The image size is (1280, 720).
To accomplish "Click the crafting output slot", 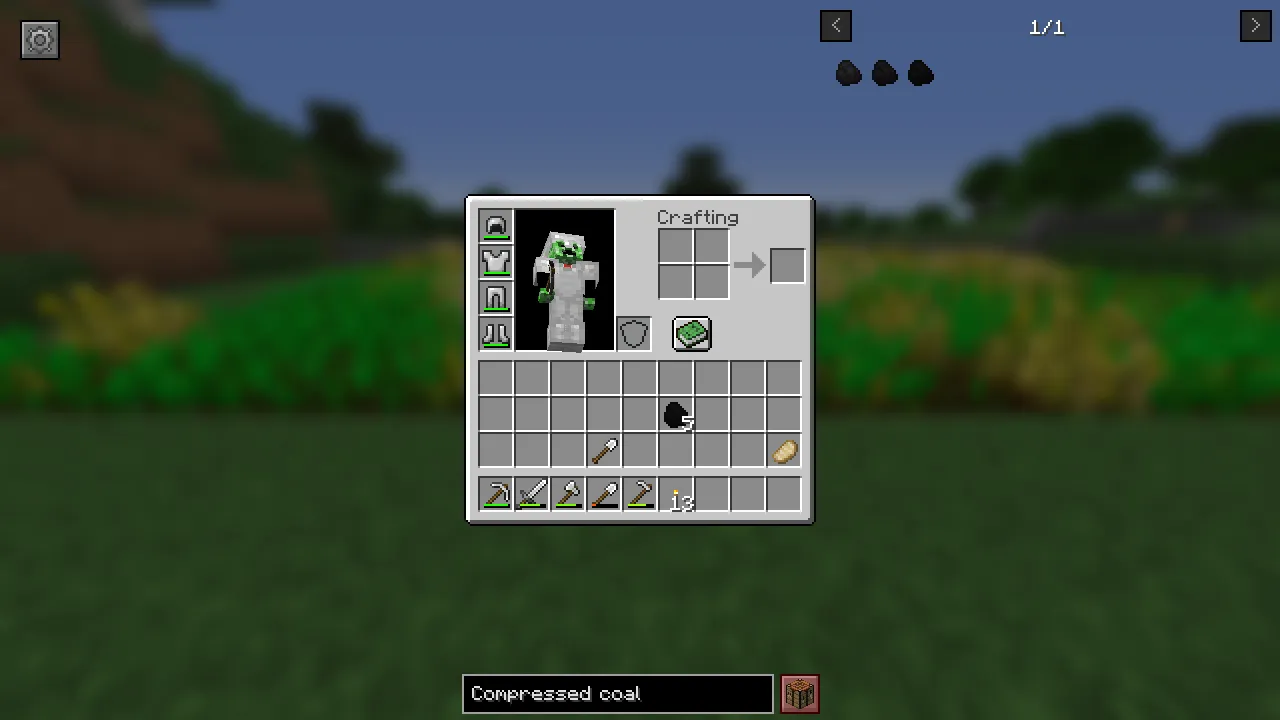I will (x=787, y=264).
